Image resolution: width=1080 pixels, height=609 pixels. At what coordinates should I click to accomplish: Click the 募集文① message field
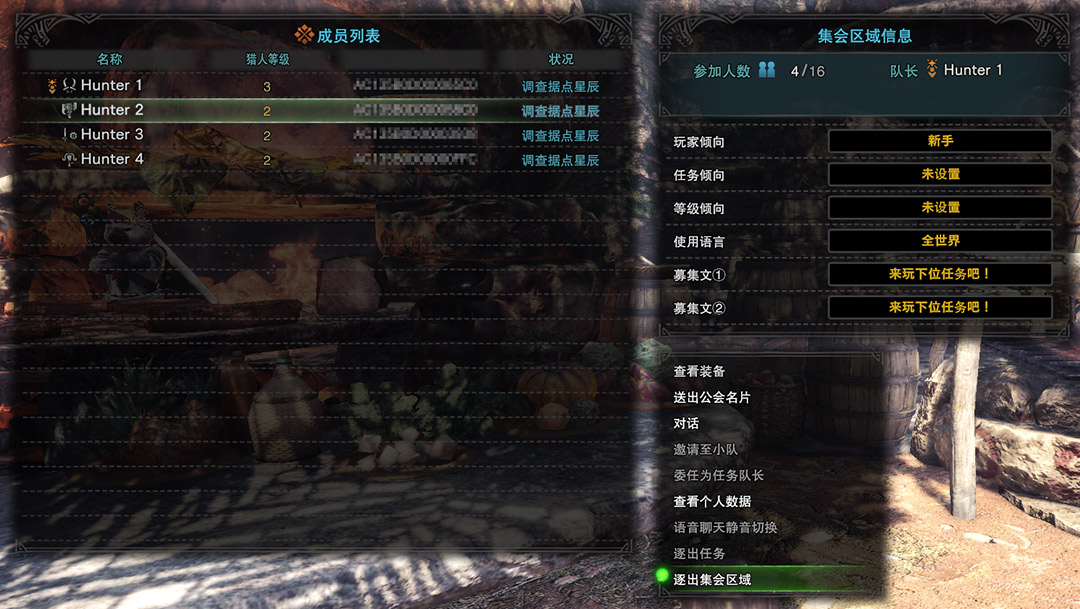[939, 274]
